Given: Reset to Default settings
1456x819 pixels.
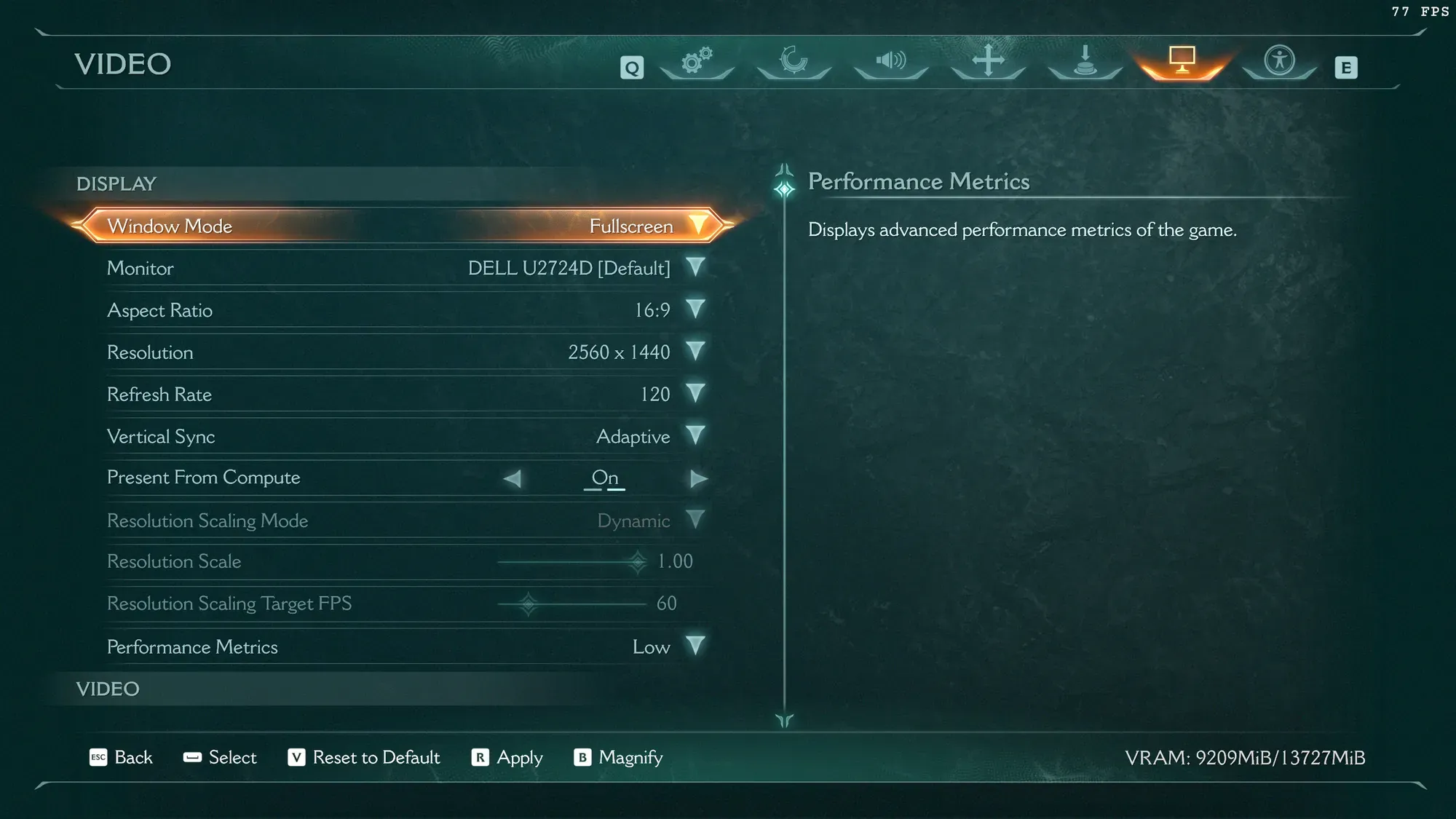Looking at the screenshot, I should [364, 758].
